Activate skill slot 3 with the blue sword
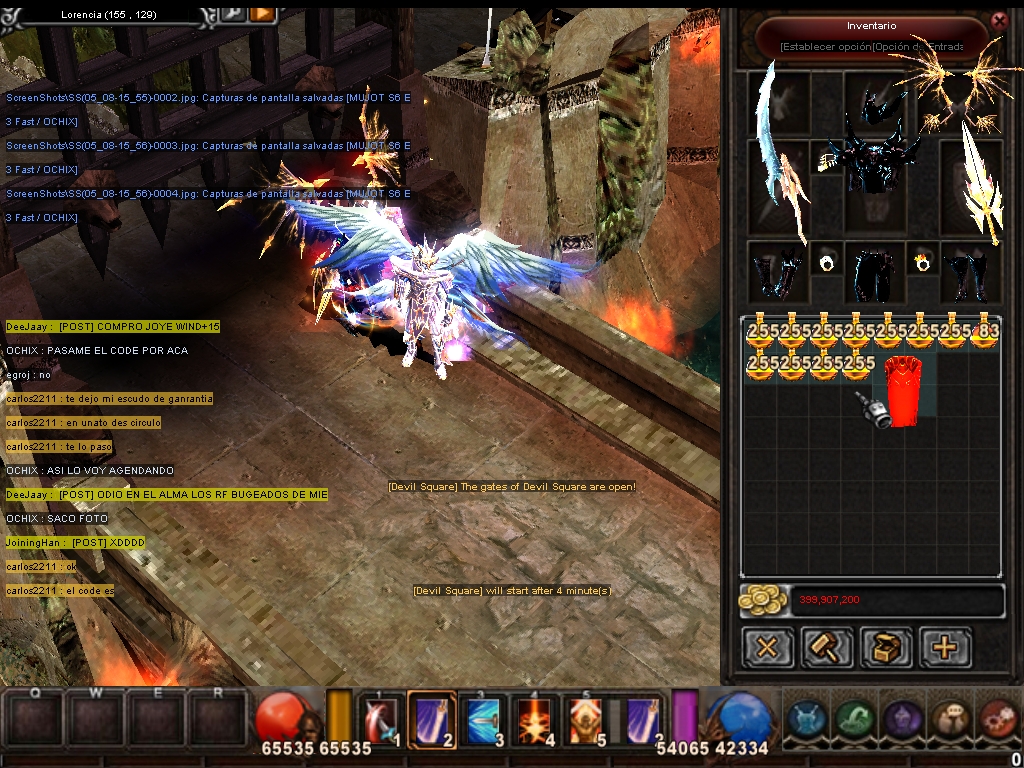 coord(484,718)
